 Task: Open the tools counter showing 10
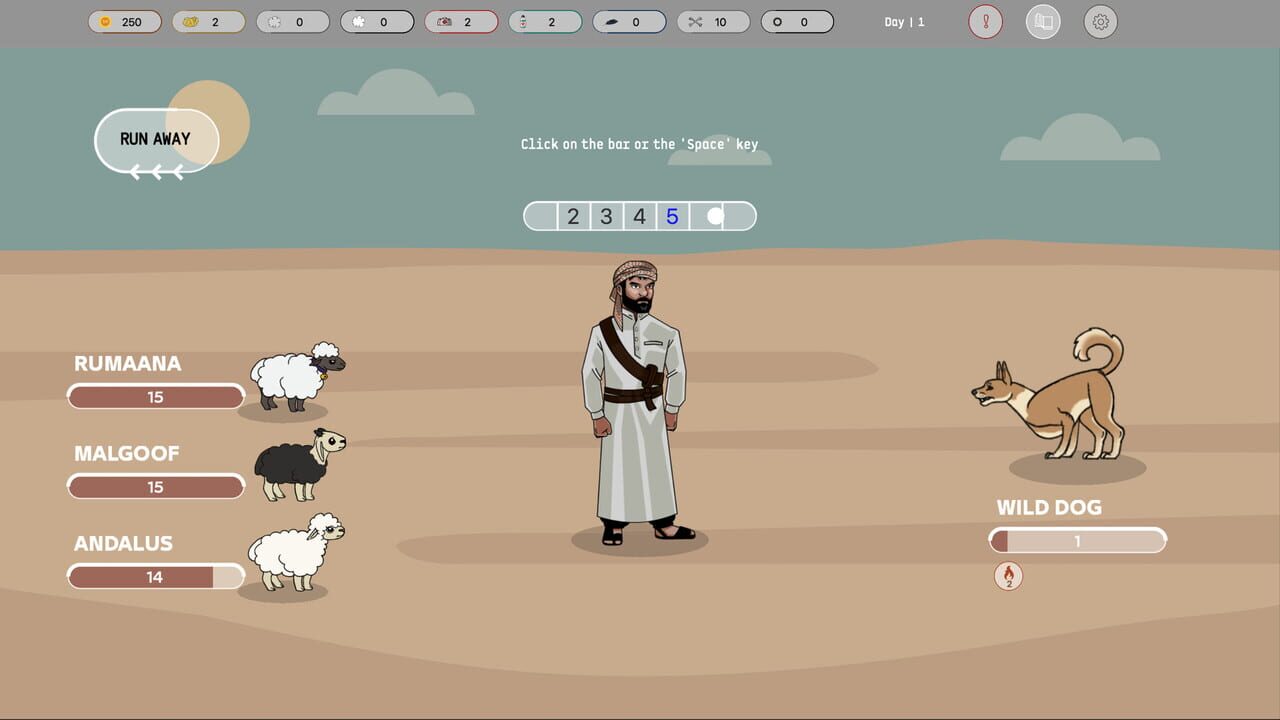[x=713, y=21]
